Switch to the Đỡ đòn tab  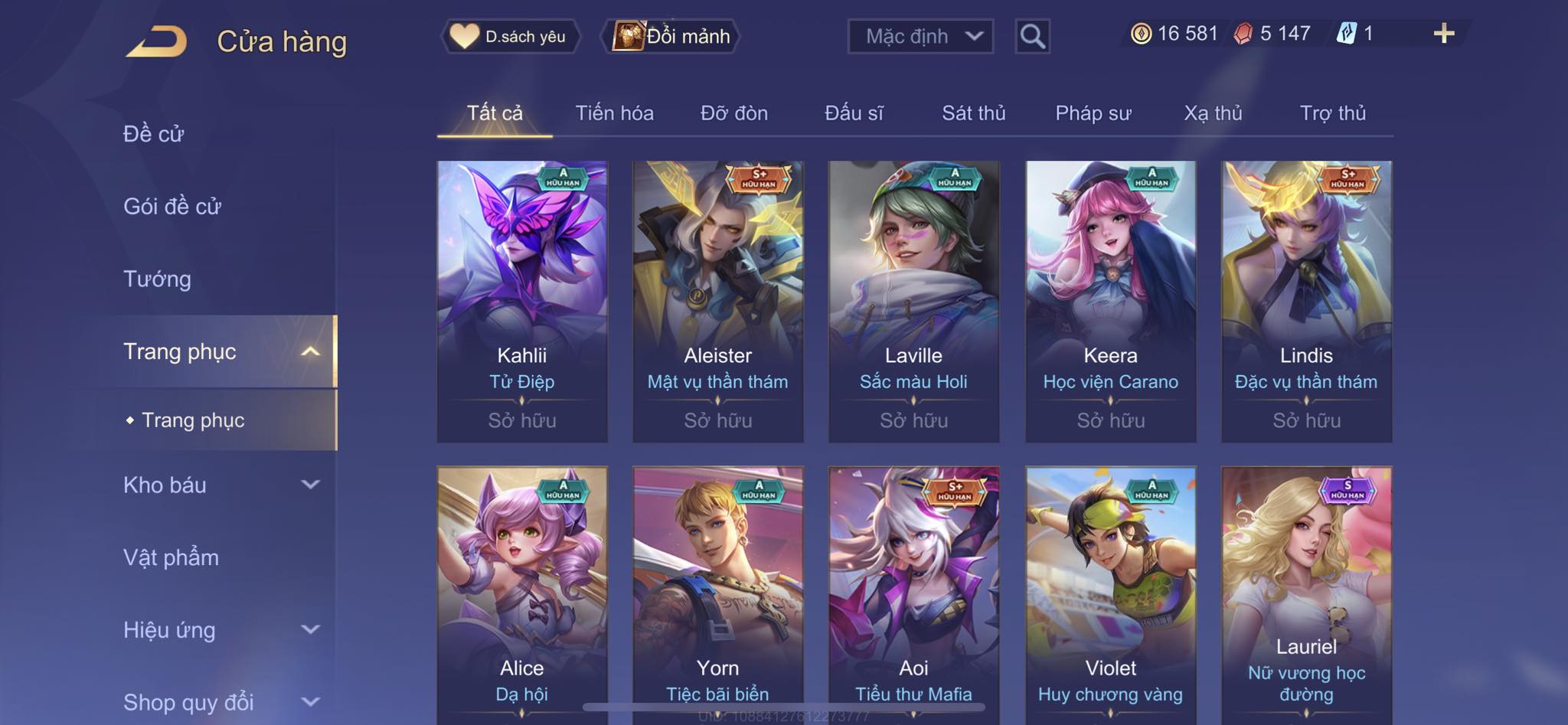[x=733, y=113]
